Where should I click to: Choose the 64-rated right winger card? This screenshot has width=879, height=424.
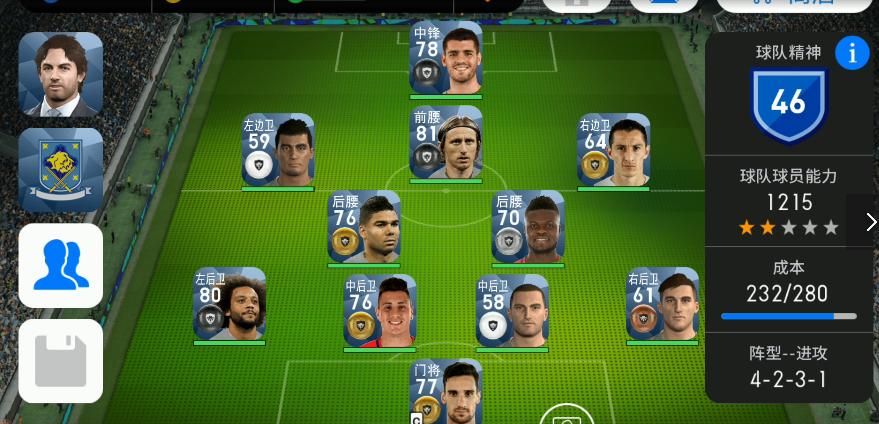pyautogui.click(x=613, y=150)
